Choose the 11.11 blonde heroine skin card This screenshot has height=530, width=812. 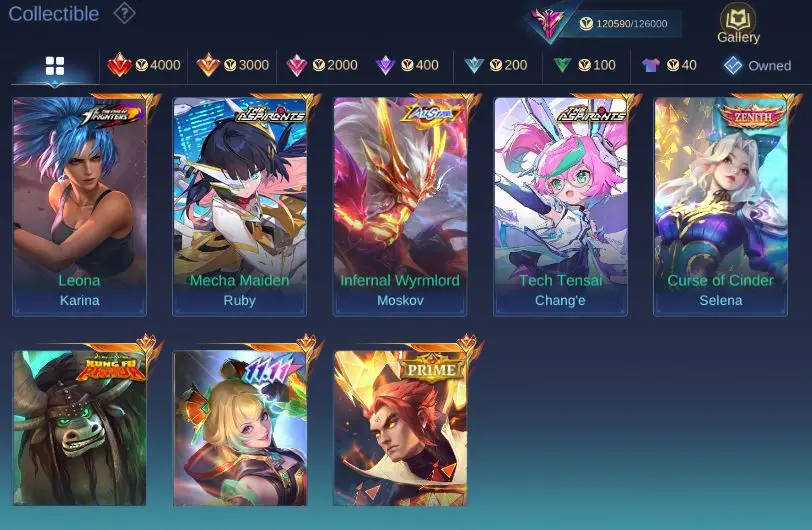(240, 427)
